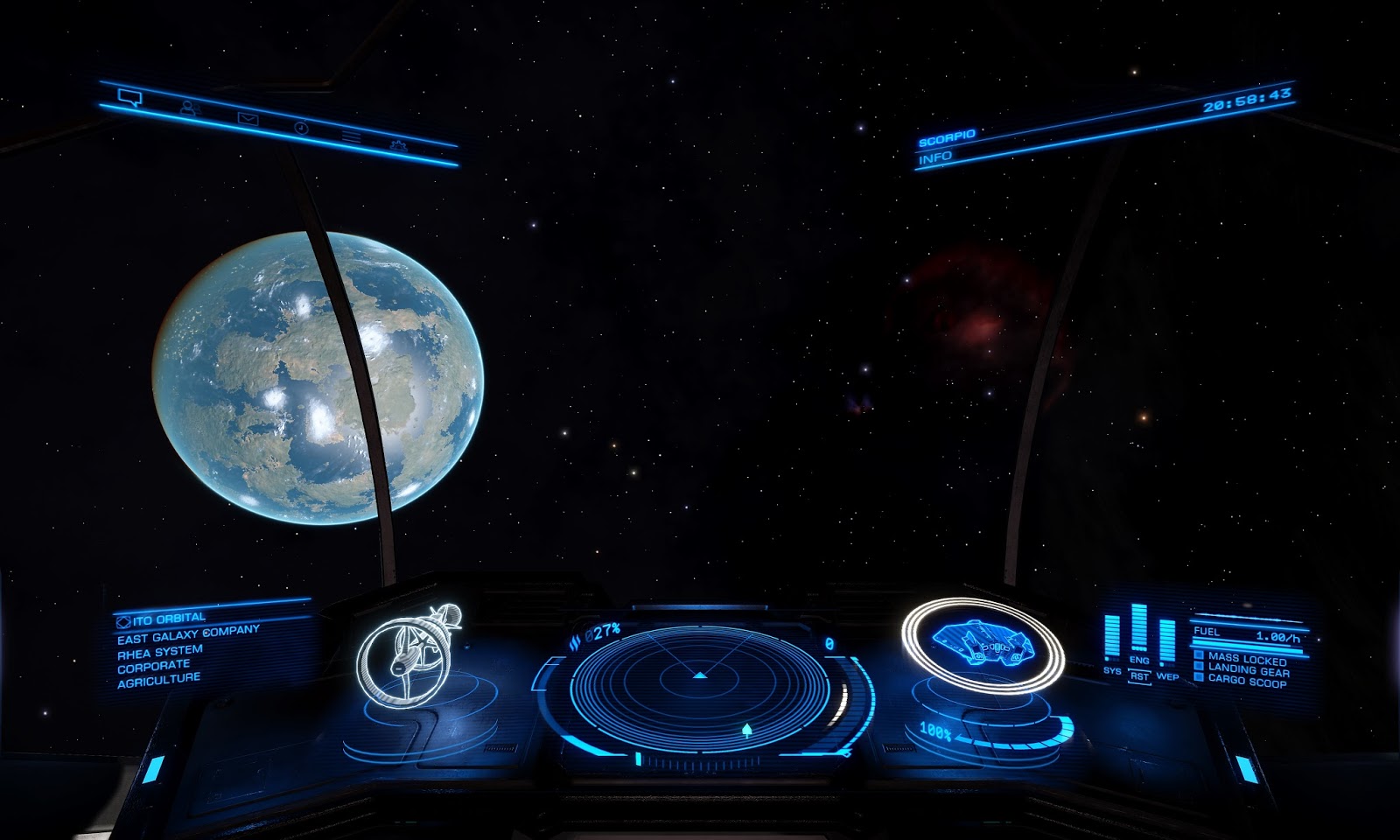
Task: Divert power to ENG
Action: (x=1138, y=660)
